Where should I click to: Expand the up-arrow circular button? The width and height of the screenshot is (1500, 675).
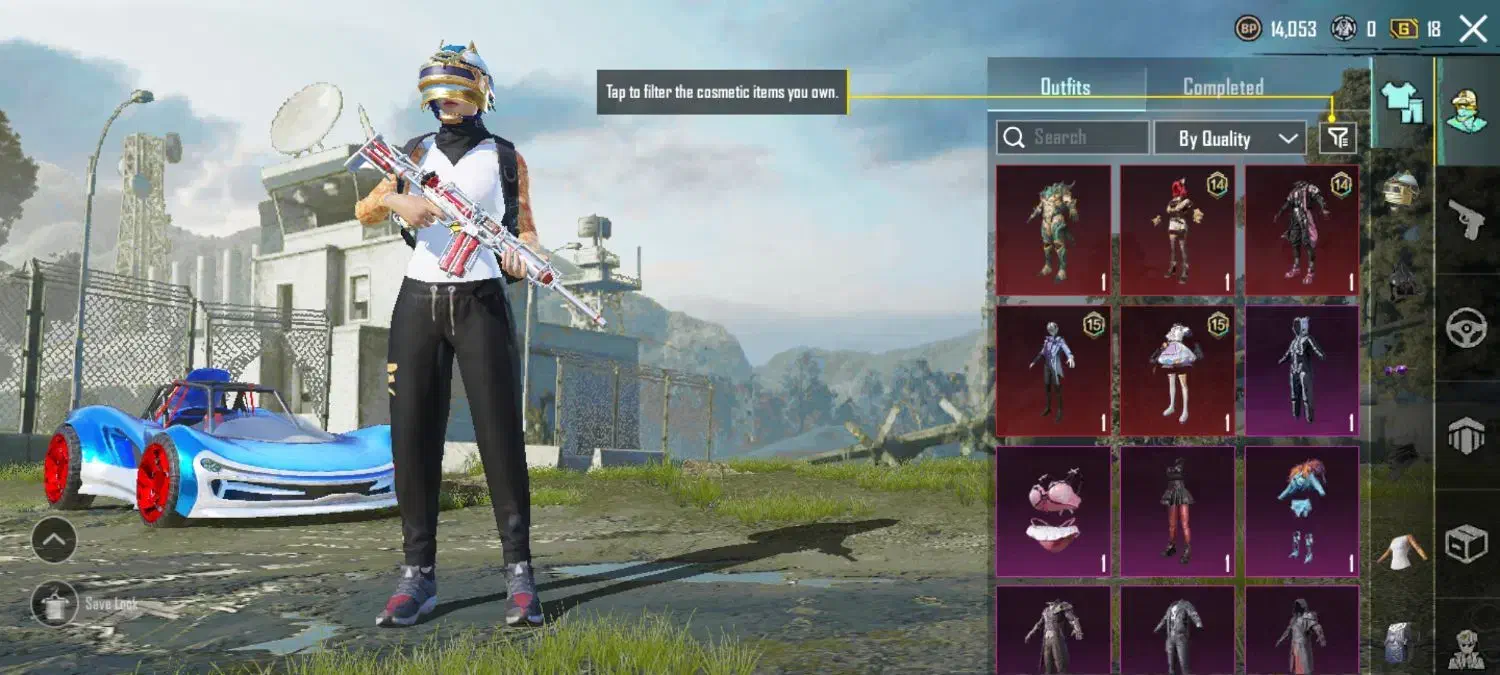[x=54, y=541]
